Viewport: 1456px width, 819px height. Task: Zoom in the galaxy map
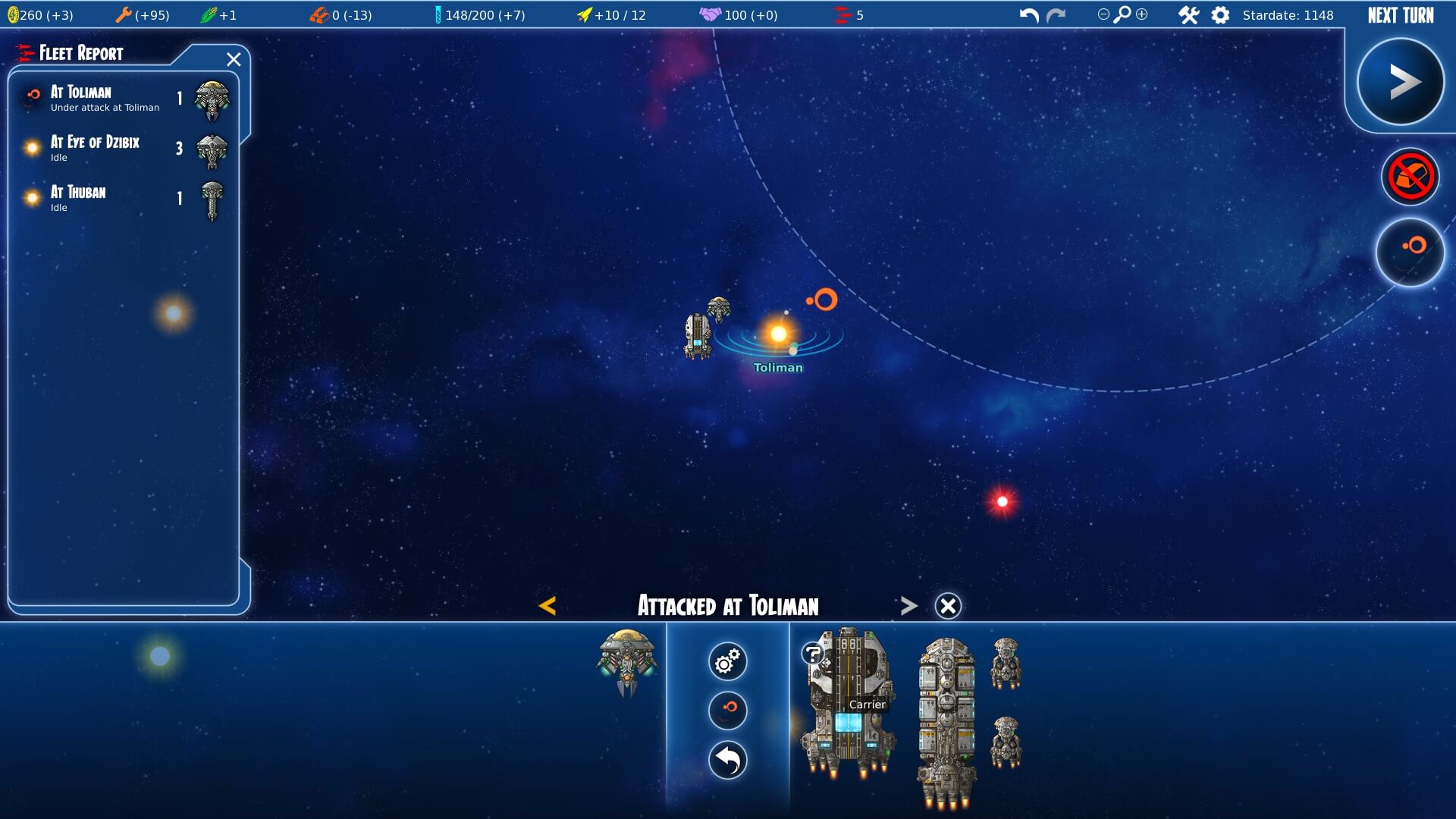tap(1142, 14)
